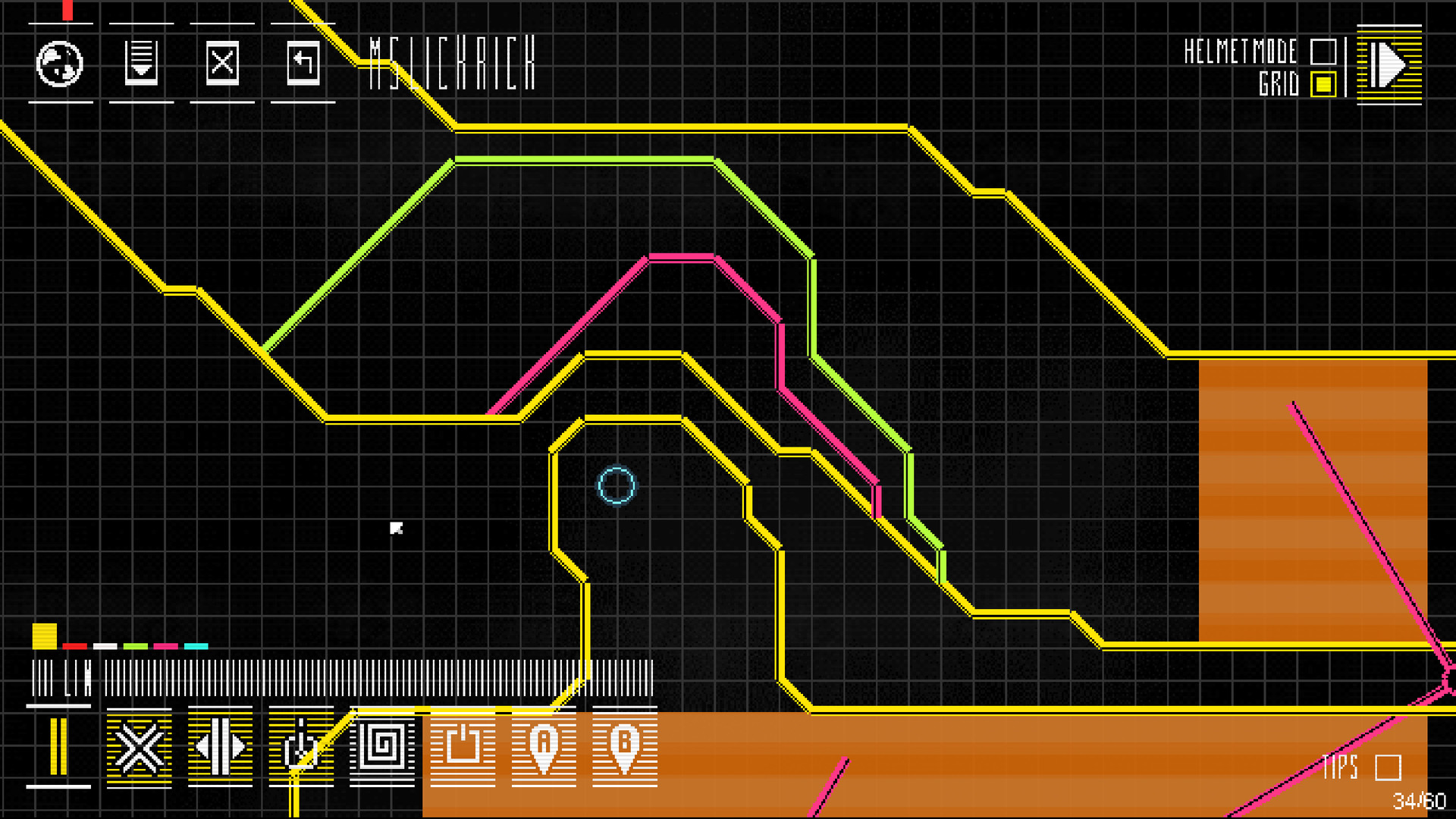Click the undo arrow icon
1456x819 pixels.
tap(301, 64)
